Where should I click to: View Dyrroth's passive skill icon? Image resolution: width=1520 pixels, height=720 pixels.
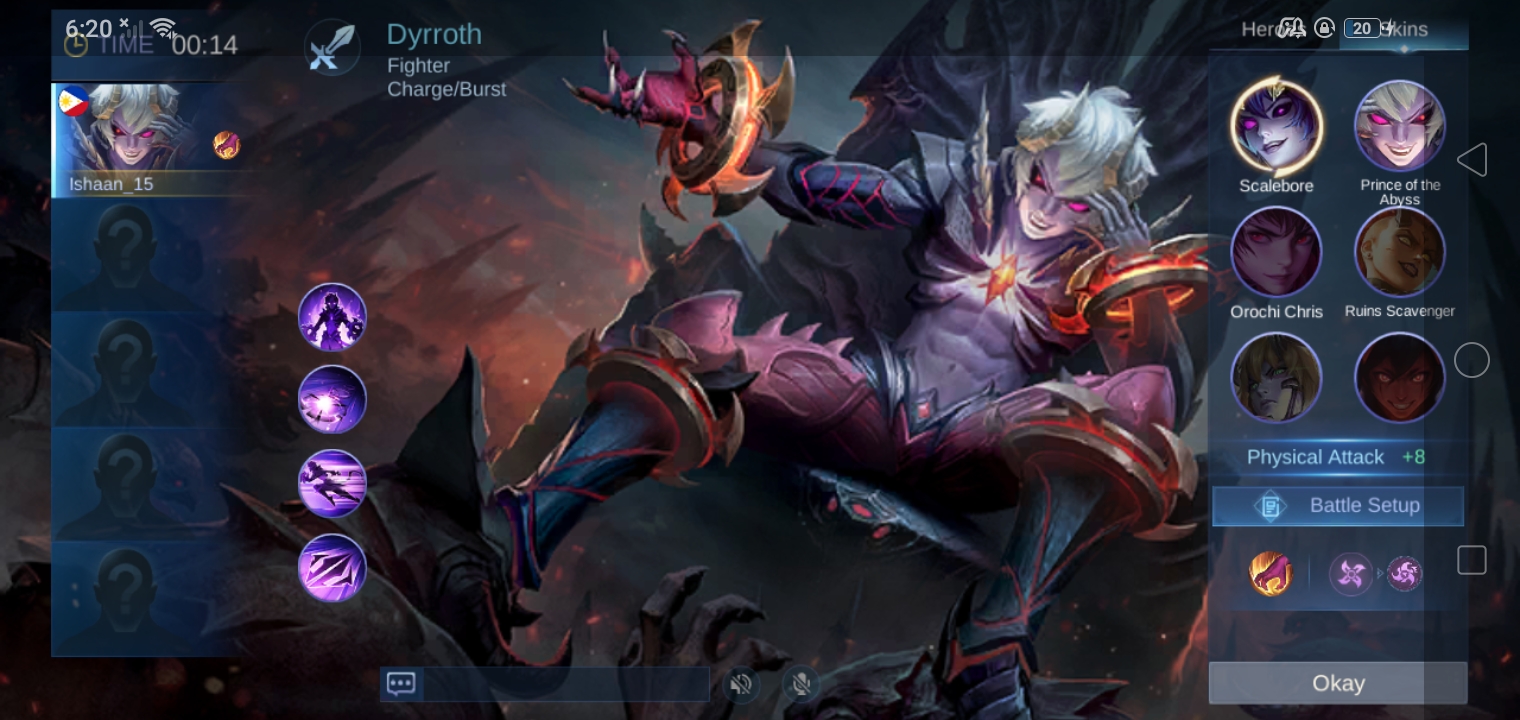click(332, 317)
